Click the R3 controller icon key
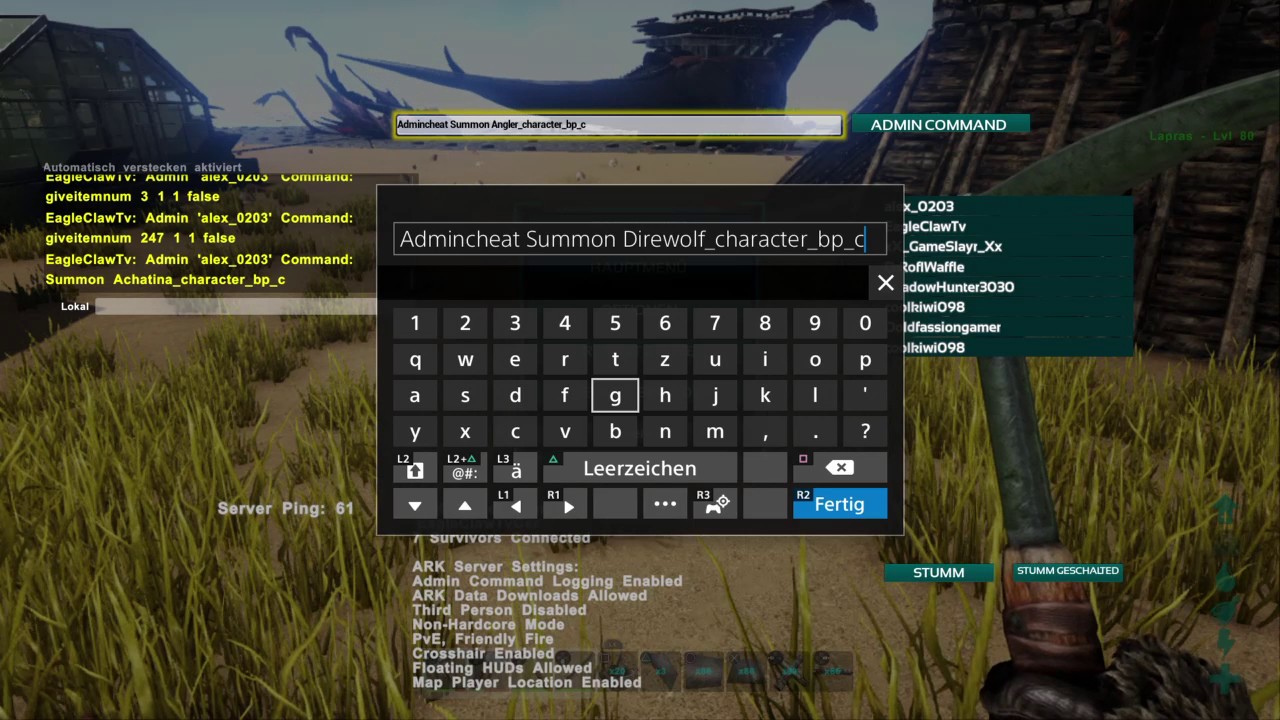This screenshot has width=1280, height=720. tap(714, 504)
